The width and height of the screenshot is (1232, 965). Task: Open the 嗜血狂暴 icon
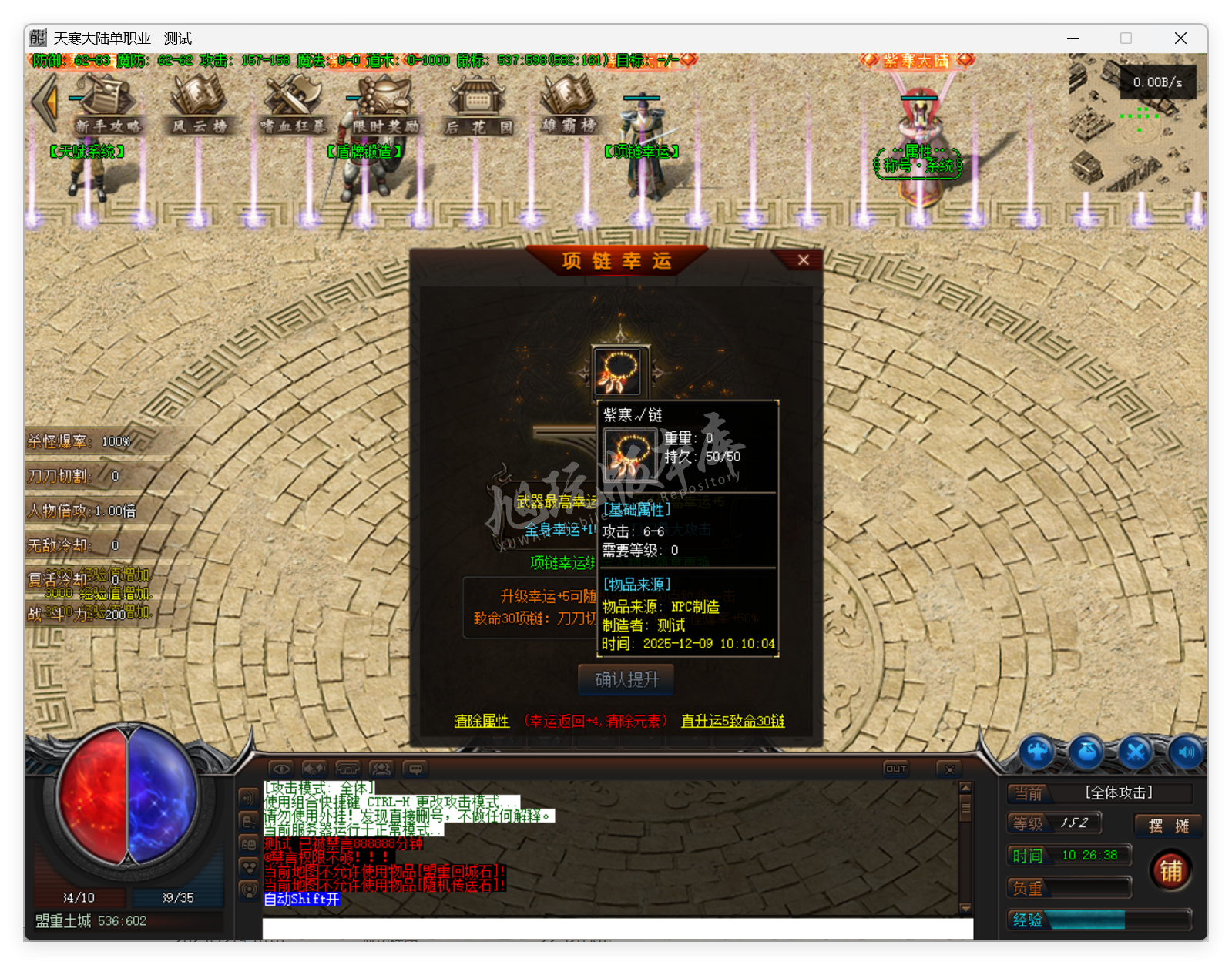pos(293,104)
